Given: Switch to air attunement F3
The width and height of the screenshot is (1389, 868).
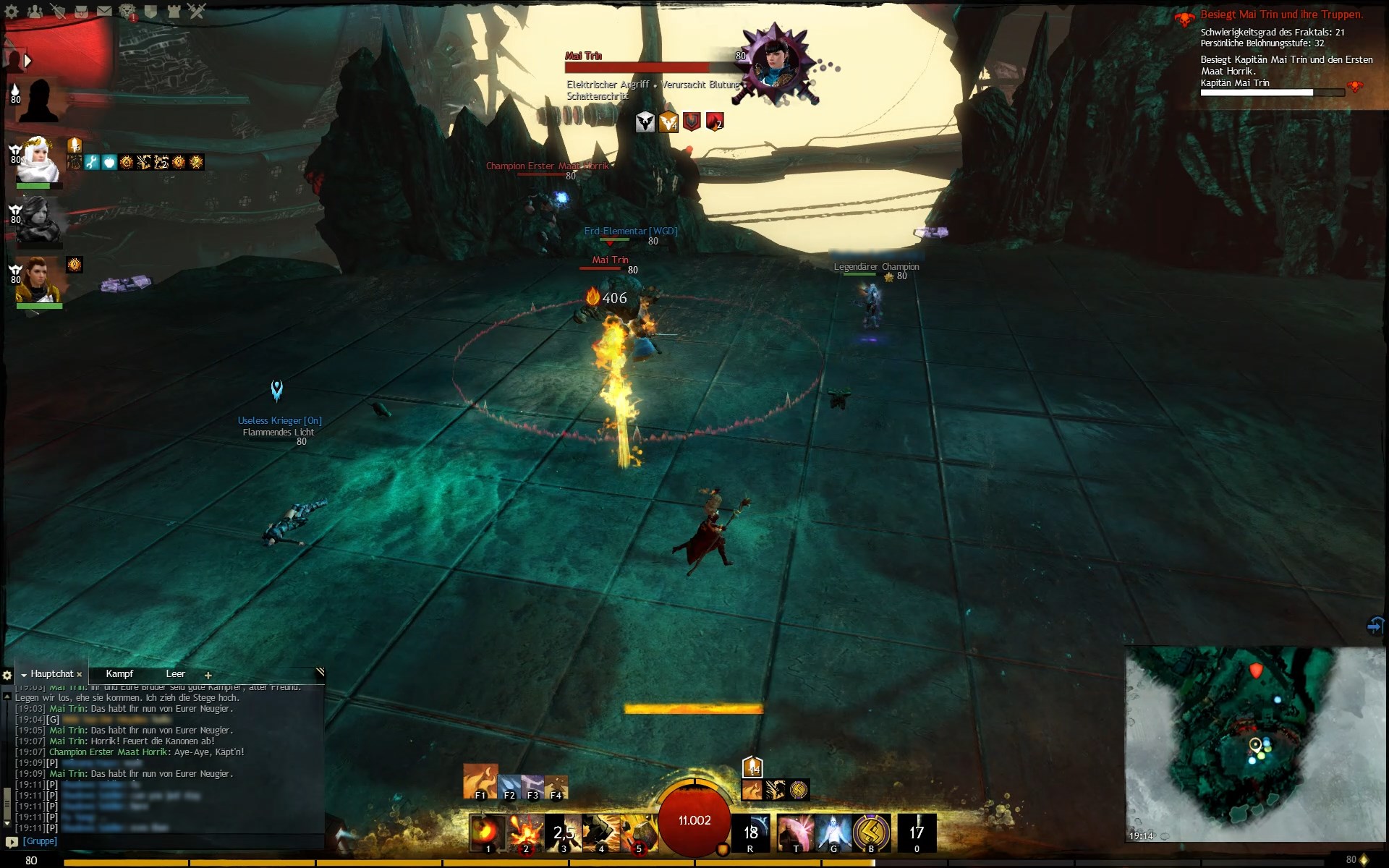Looking at the screenshot, I should pyautogui.click(x=532, y=787).
